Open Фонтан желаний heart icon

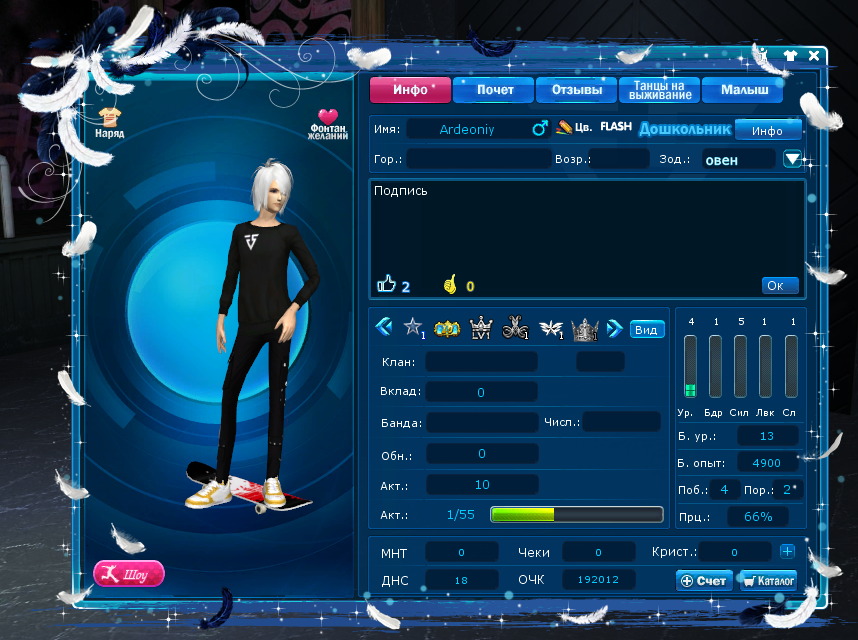[x=328, y=124]
